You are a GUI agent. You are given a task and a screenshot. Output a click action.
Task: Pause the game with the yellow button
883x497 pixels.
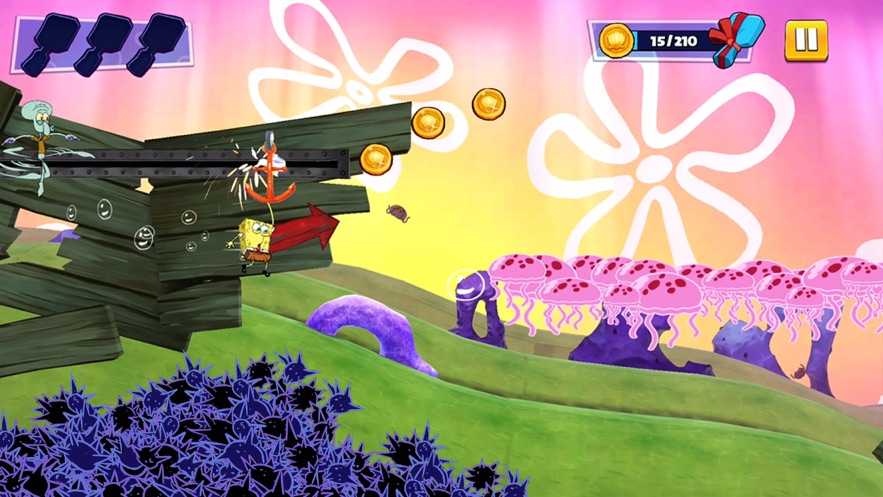click(805, 41)
